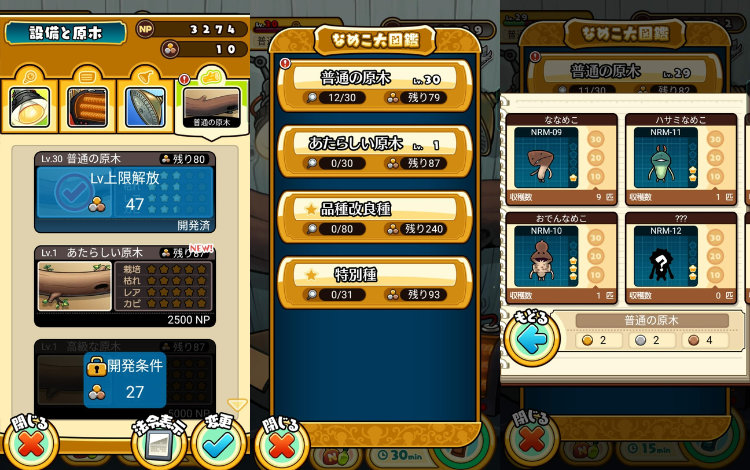Tap the locked 開発条件 27 log
The width and height of the screenshot is (750, 470).
(x=123, y=380)
